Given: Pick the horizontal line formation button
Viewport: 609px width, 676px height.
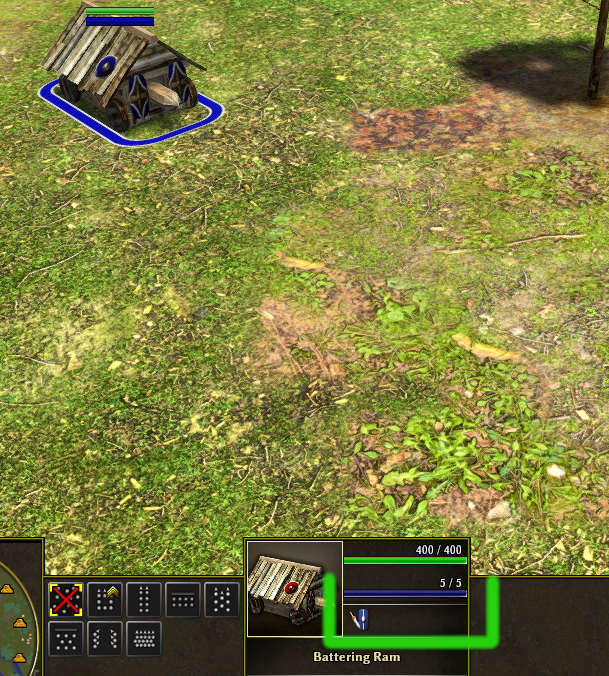Looking at the screenshot, I should 183,600.
